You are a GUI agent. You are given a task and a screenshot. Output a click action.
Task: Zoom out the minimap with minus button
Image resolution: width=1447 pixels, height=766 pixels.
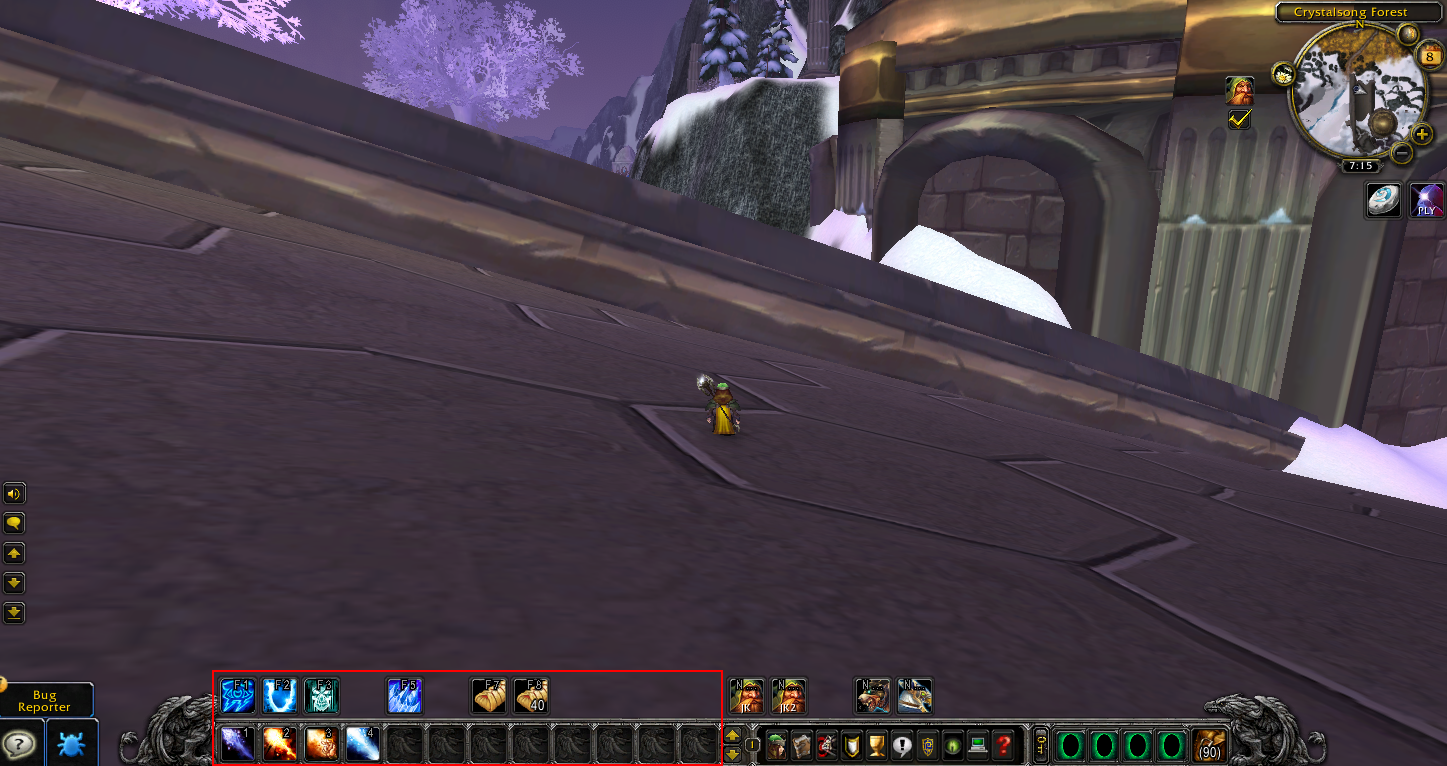[1402, 153]
